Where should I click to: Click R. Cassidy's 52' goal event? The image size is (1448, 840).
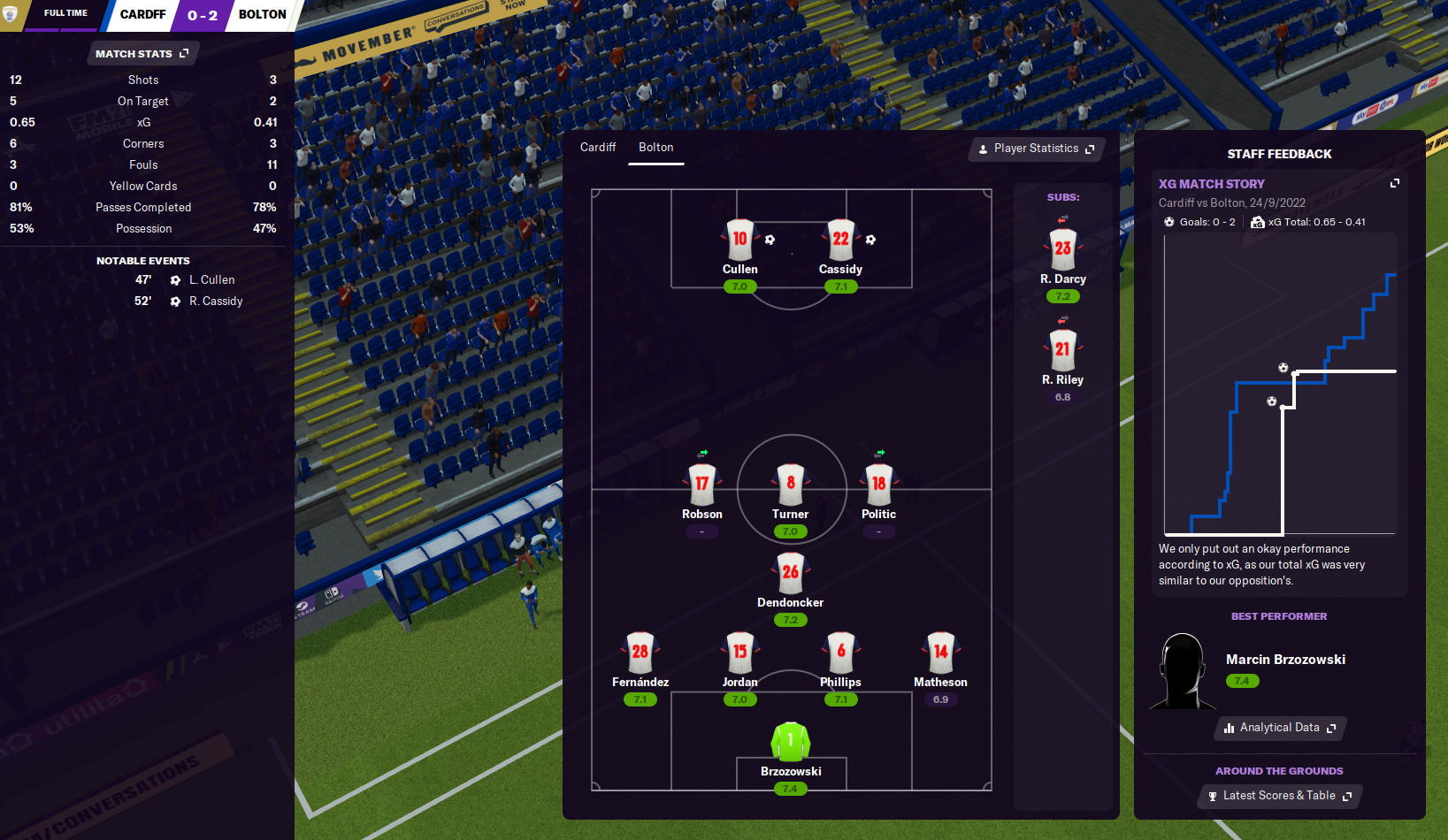coord(215,302)
